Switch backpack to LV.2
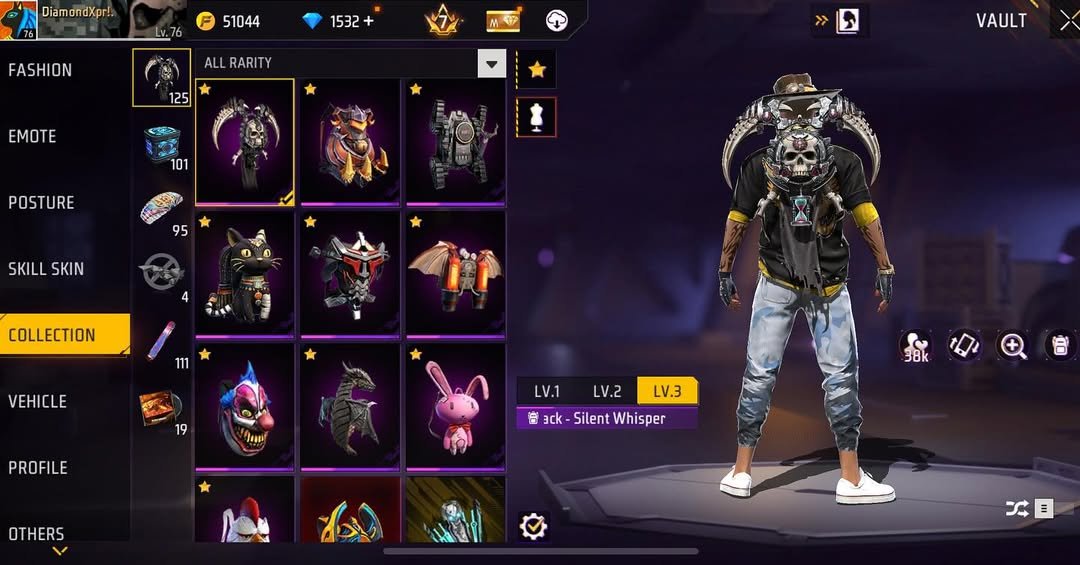The height and width of the screenshot is (565, 1080). coord(607,391)
